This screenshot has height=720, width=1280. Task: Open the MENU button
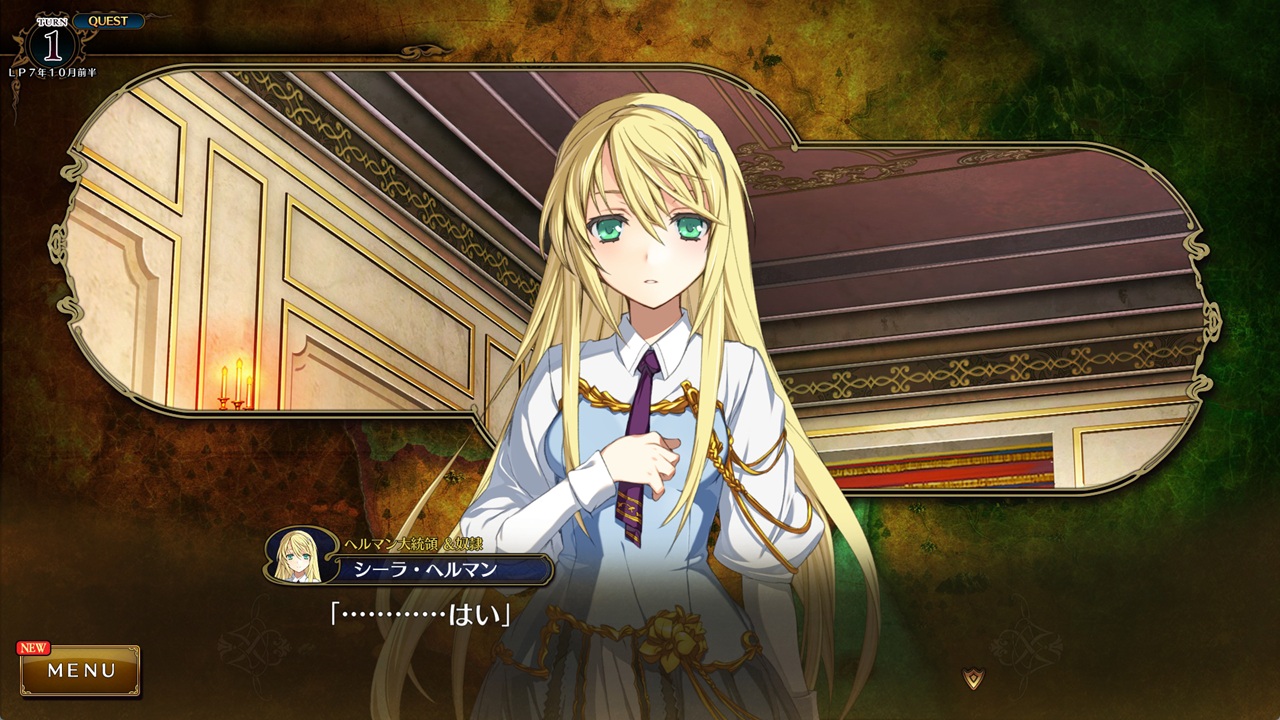point(81,670)
